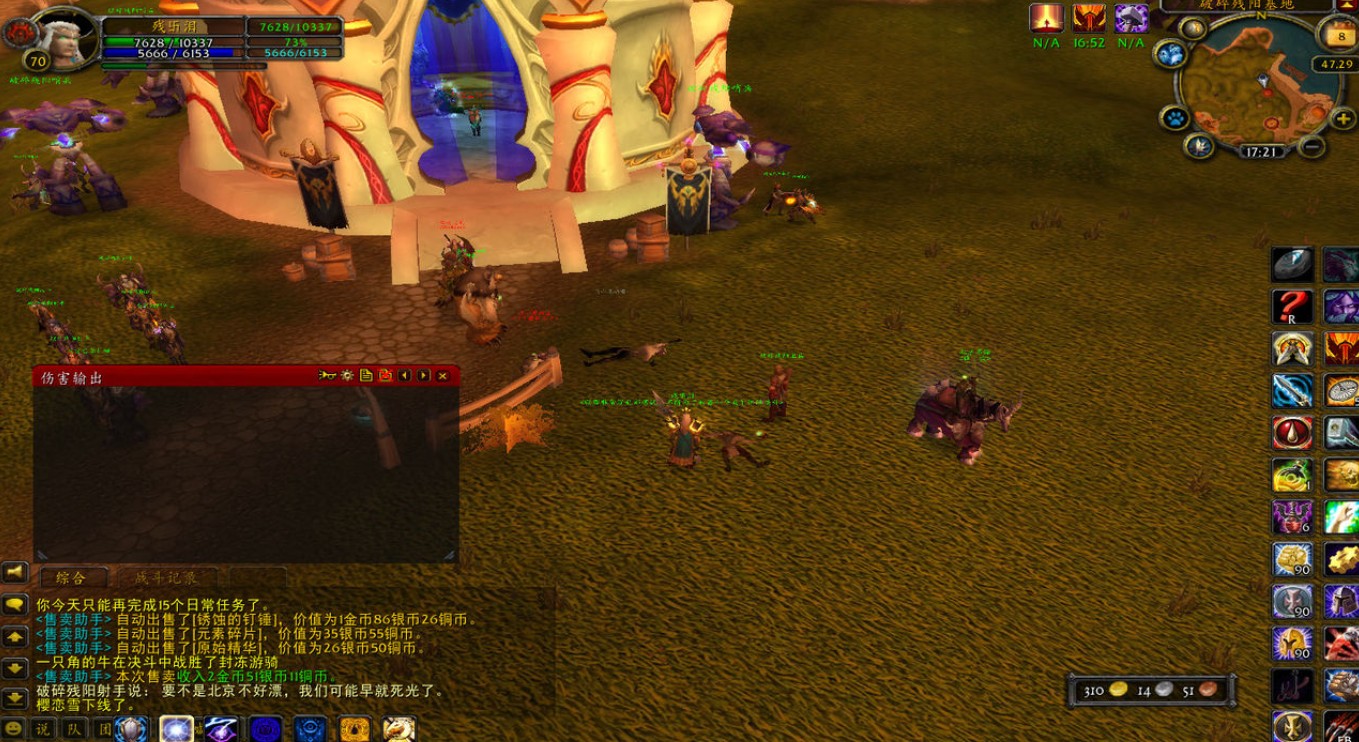1359x742 pixels.
Task: Use the red blood drop ability
Action: [x=1292, y=433]
